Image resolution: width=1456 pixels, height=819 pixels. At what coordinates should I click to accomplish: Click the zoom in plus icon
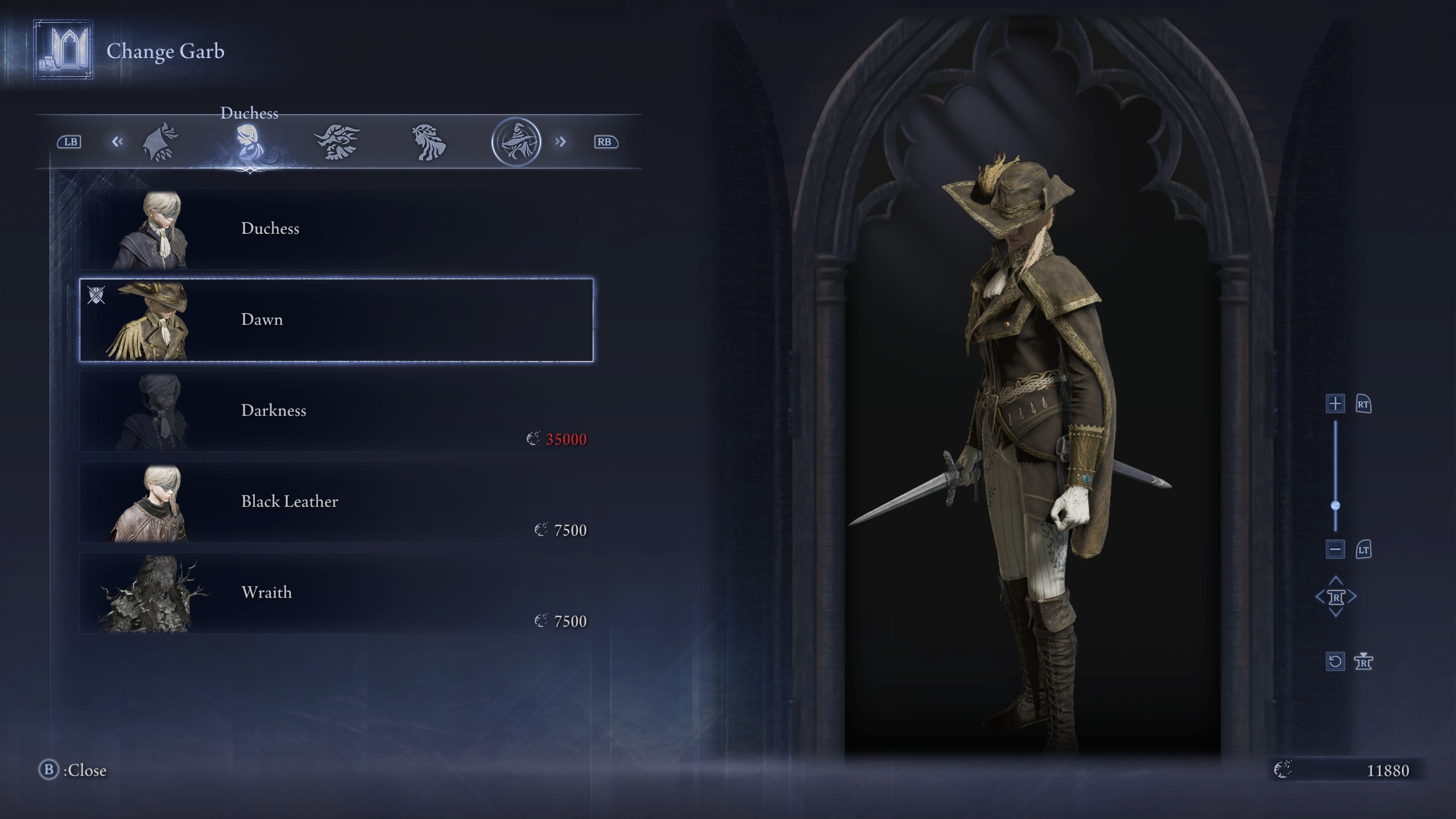point(1335,404)
